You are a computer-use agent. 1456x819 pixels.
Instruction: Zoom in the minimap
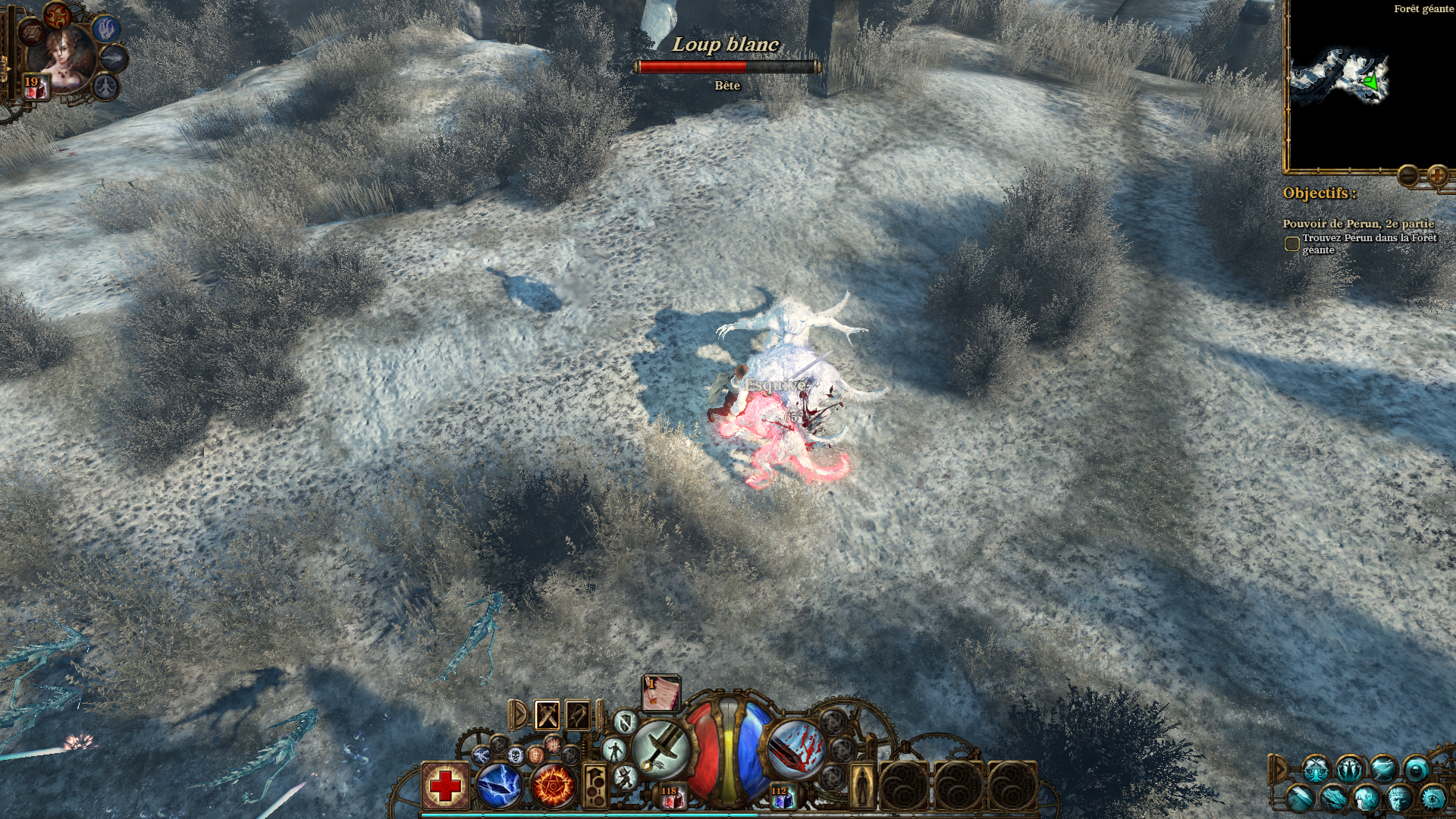pos(1436,176)
